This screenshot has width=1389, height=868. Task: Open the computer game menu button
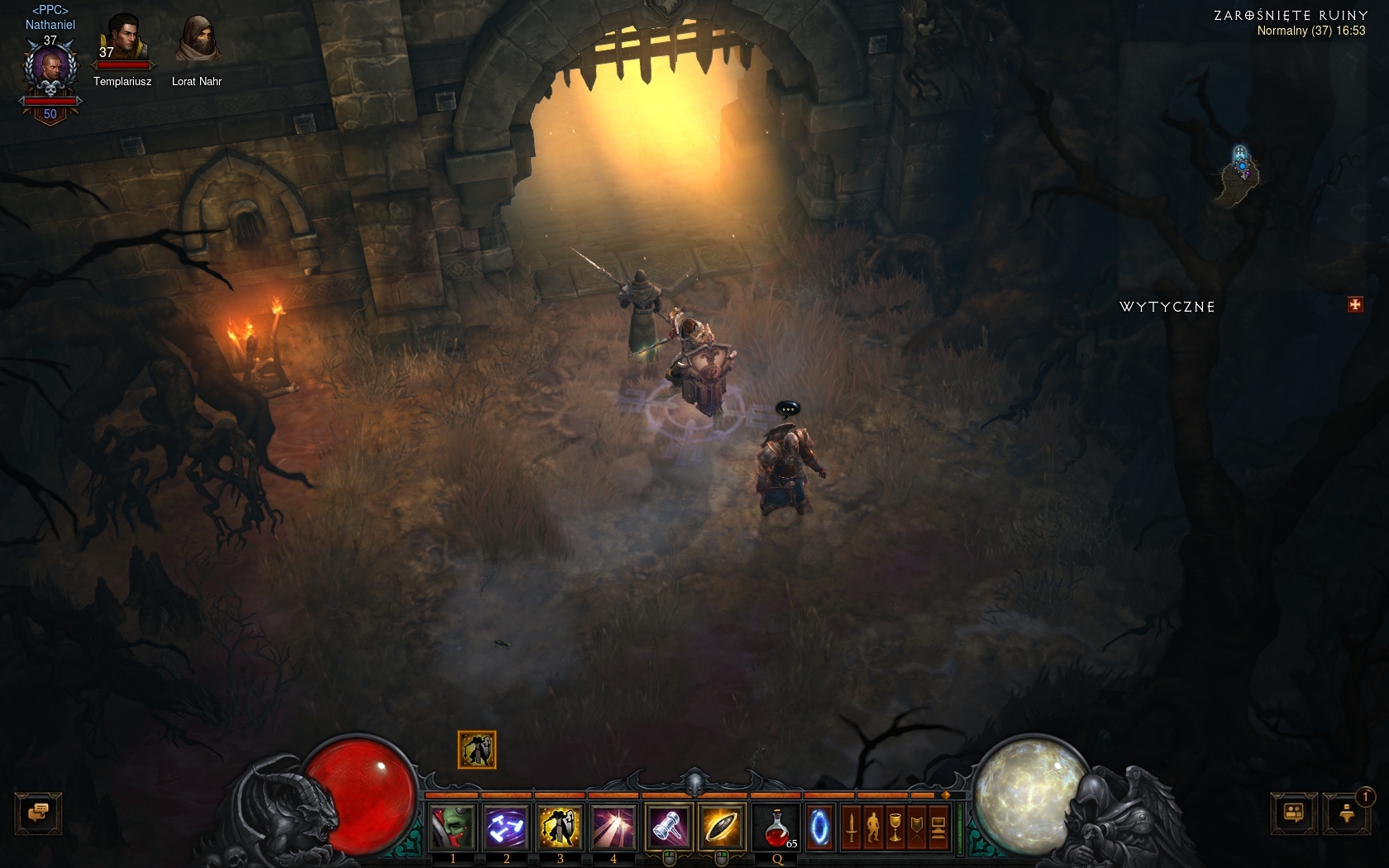[x=938, y=827]
